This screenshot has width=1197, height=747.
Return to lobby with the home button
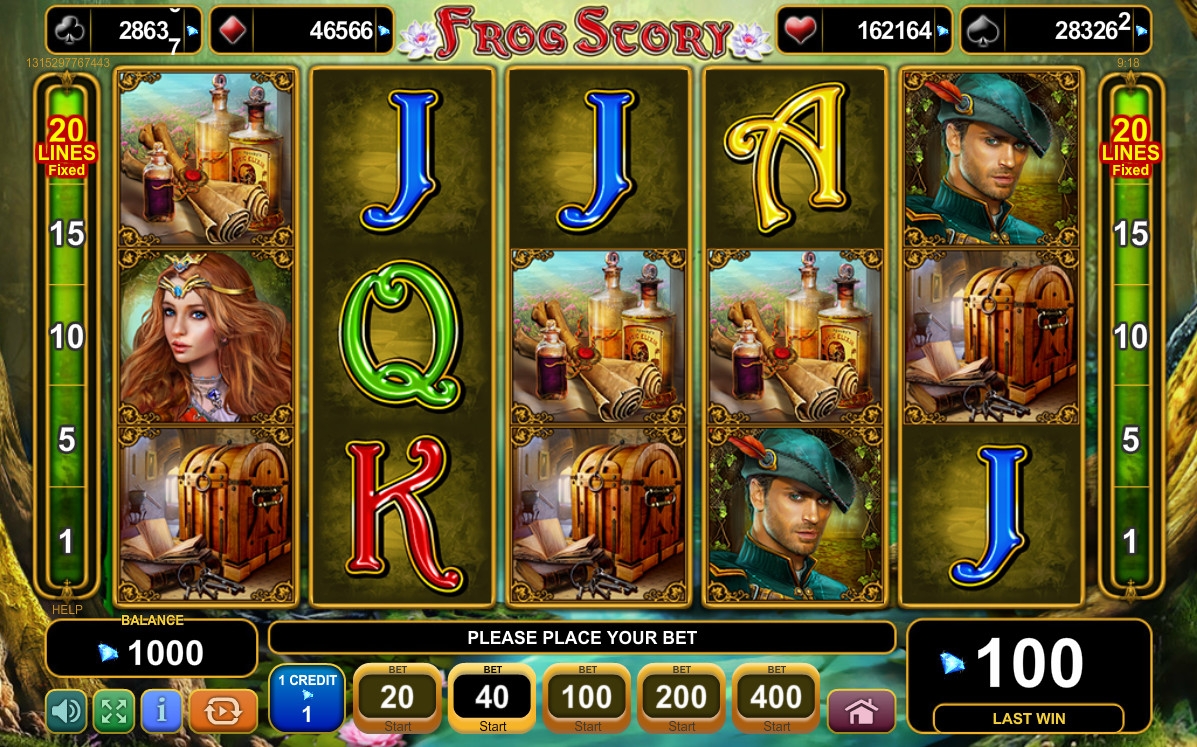point(861,711)
